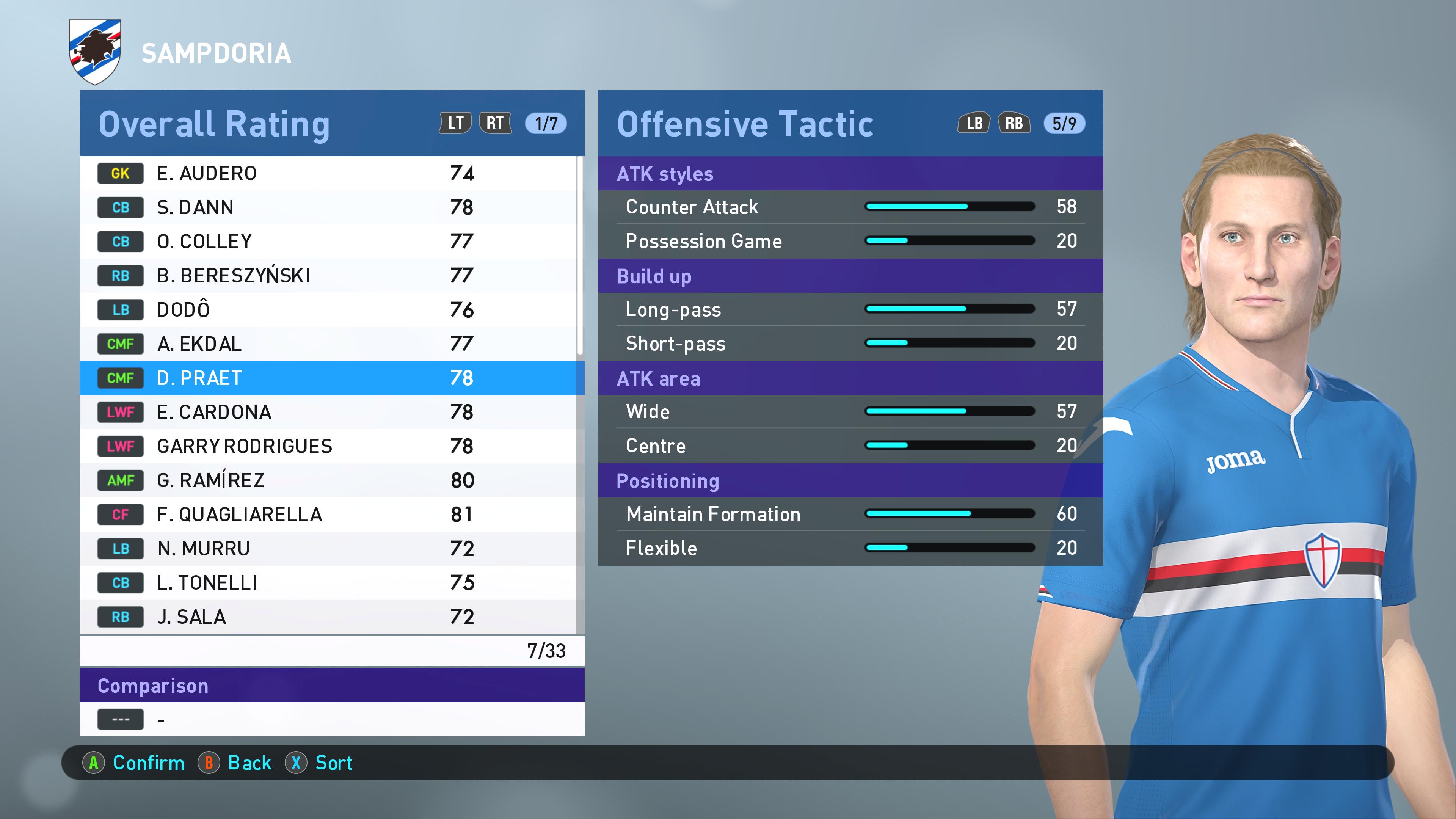Adjust the Possession Game slider
Screen dimensions: 1456x819
coord(949,241)
